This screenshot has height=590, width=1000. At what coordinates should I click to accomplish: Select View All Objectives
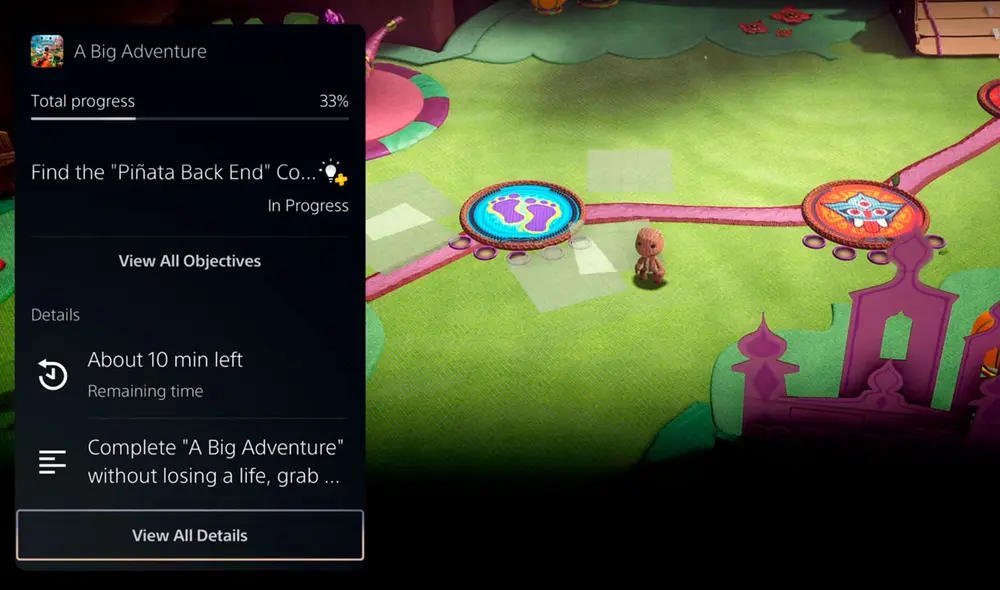pos(190,261)
